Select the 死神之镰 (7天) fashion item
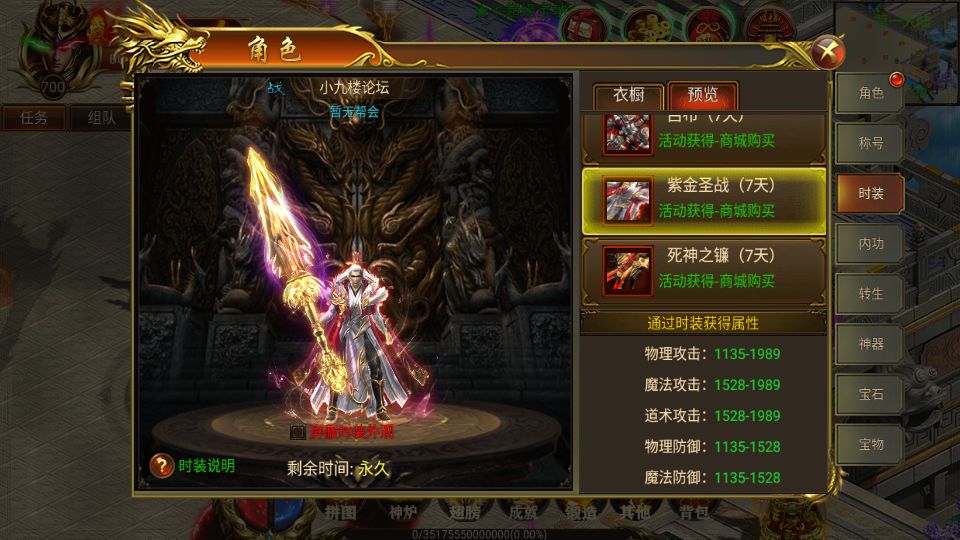This screenshot has height=540, width=960. point(704,269)
